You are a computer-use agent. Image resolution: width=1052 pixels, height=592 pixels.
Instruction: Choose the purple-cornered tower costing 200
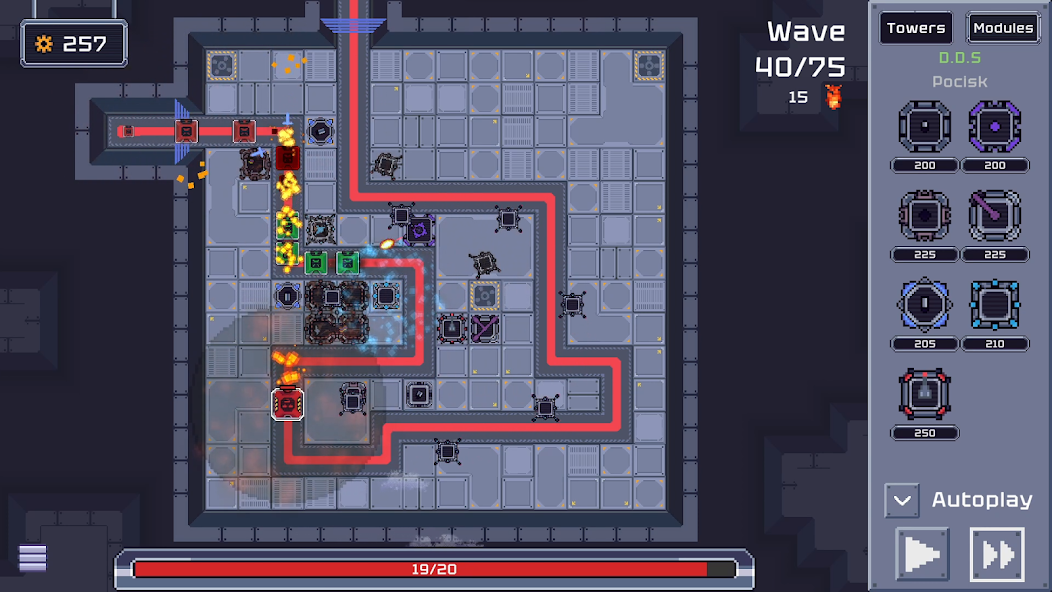coord(994,127)
